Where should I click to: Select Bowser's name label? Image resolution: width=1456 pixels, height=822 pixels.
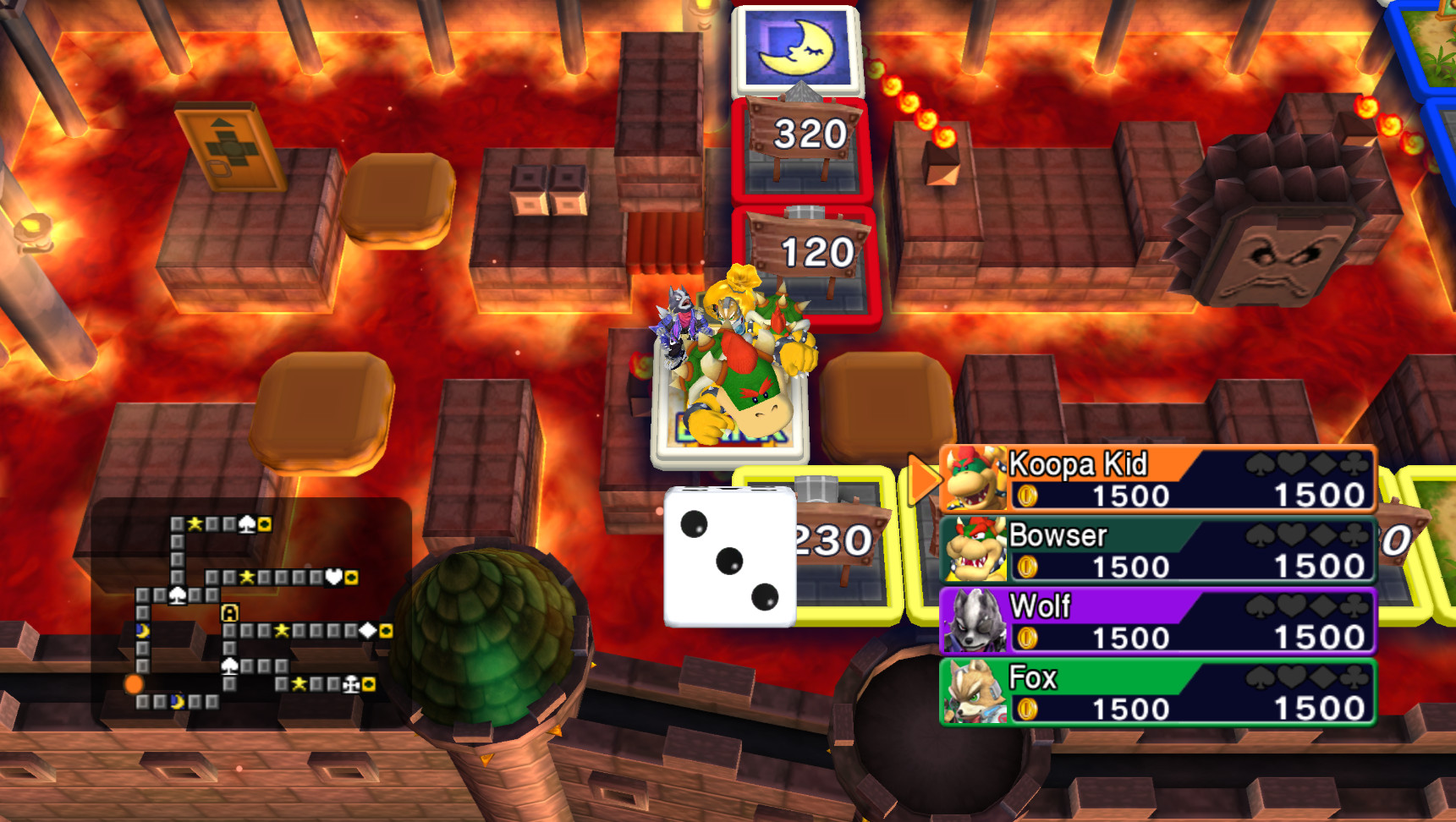click(x=1058, y=534)
